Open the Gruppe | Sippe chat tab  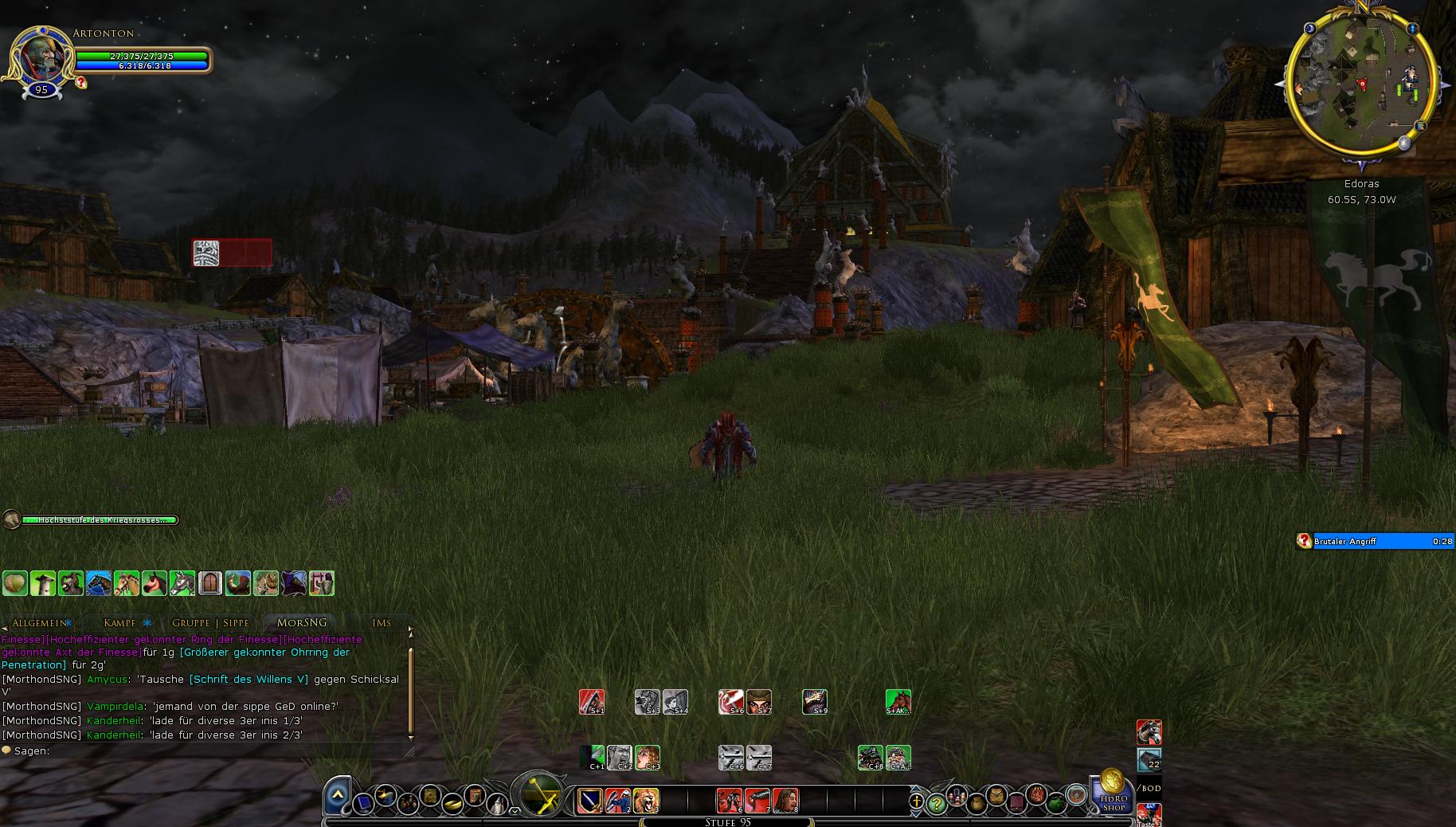211,623
